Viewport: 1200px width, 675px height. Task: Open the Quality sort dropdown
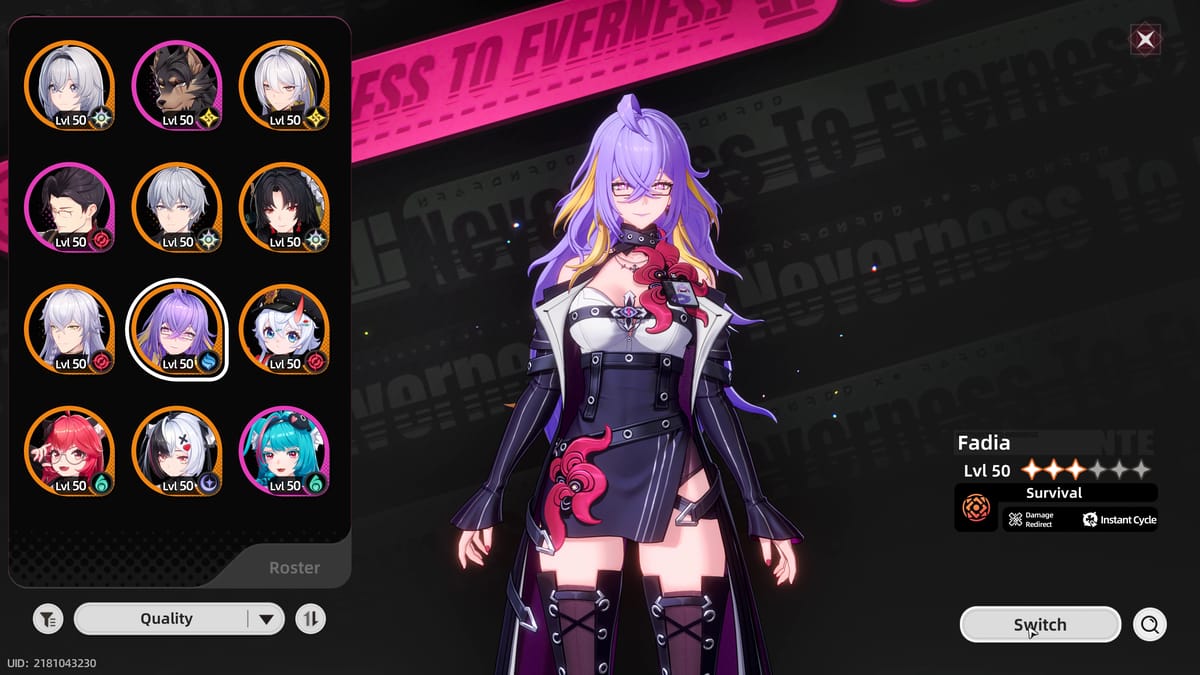click(x=177, y=619)
